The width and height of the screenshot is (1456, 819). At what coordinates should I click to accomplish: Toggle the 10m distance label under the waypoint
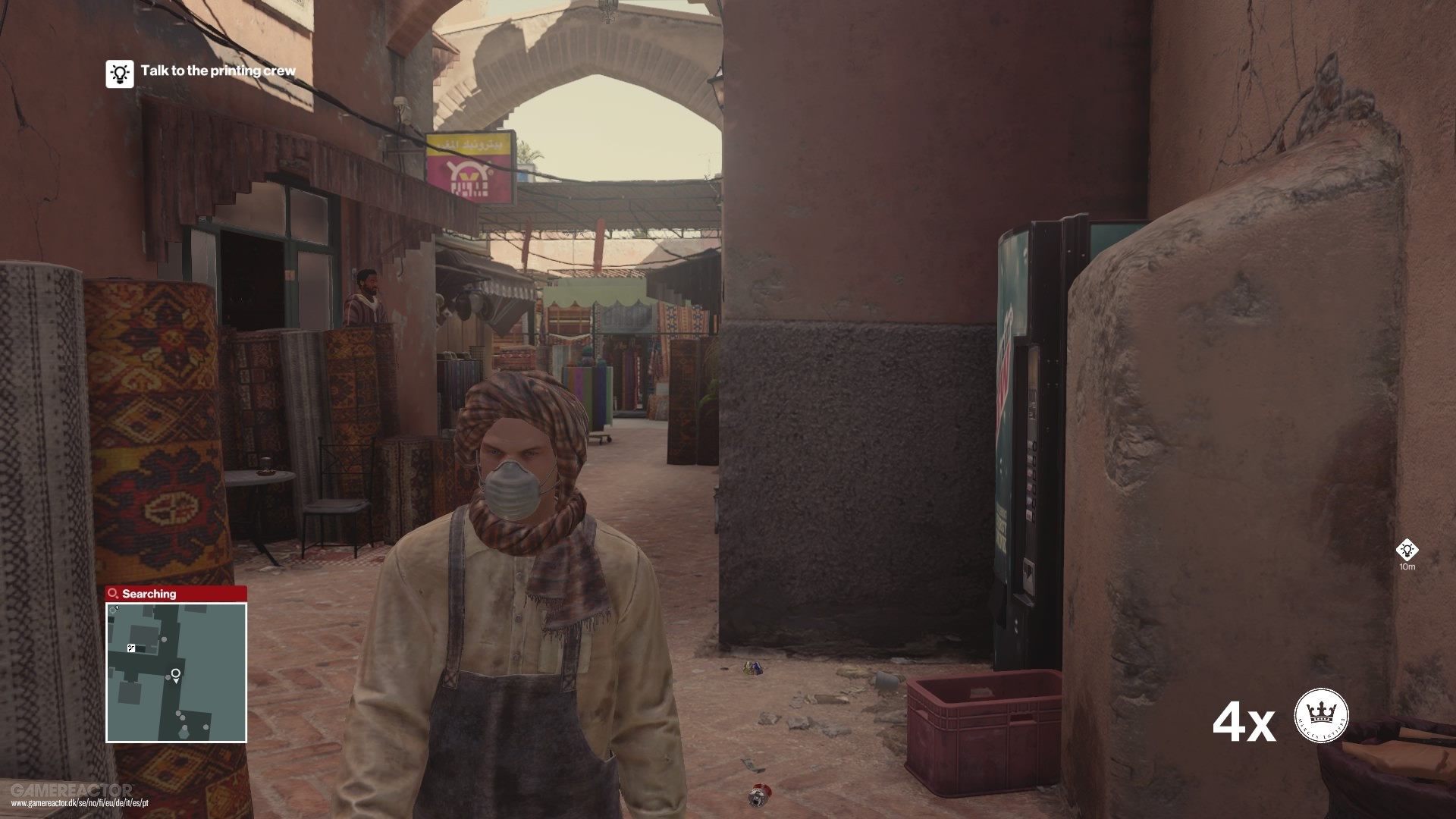(1408, 566)
